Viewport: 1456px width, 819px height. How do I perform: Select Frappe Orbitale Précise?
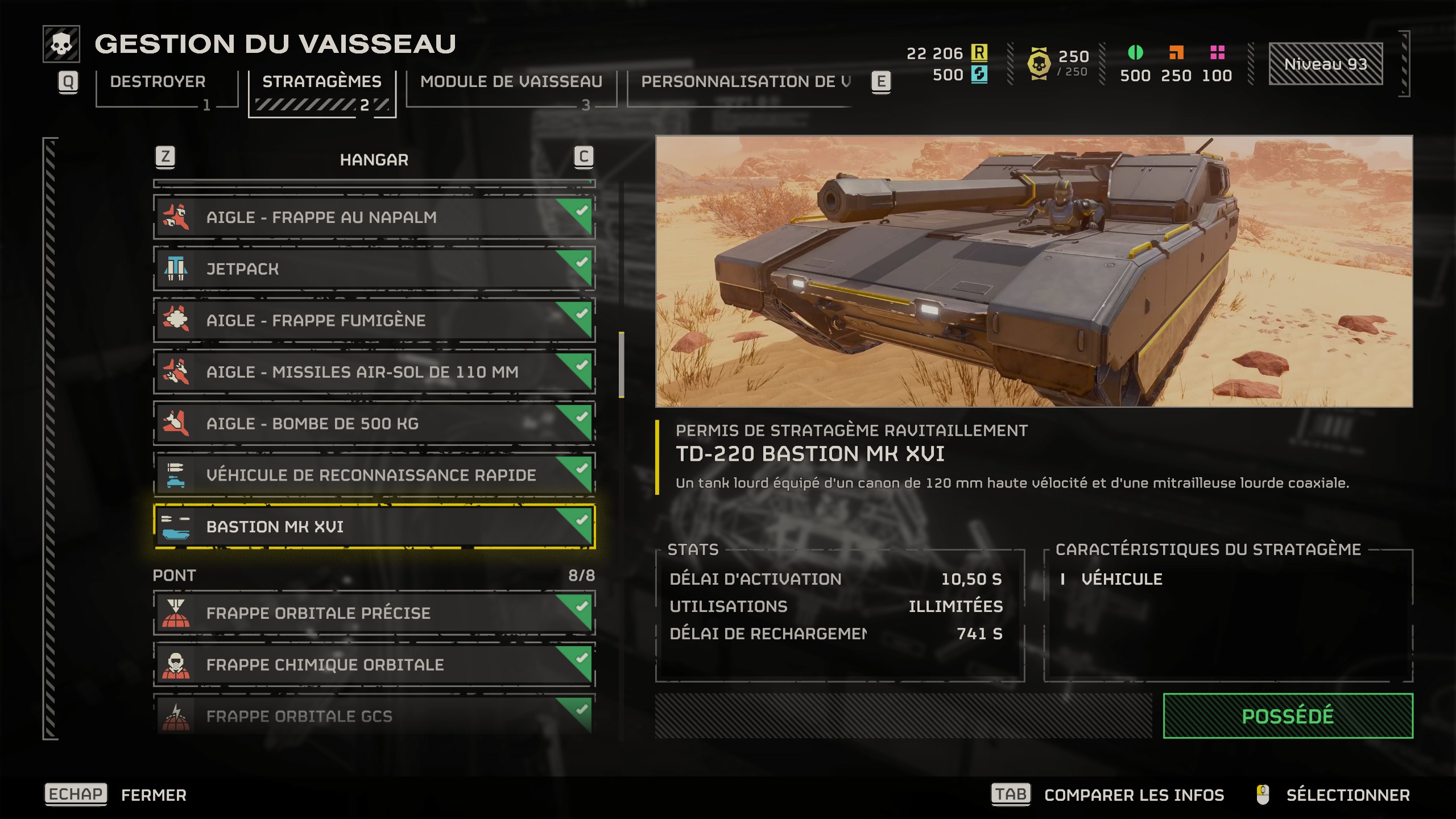click(374, 613)
